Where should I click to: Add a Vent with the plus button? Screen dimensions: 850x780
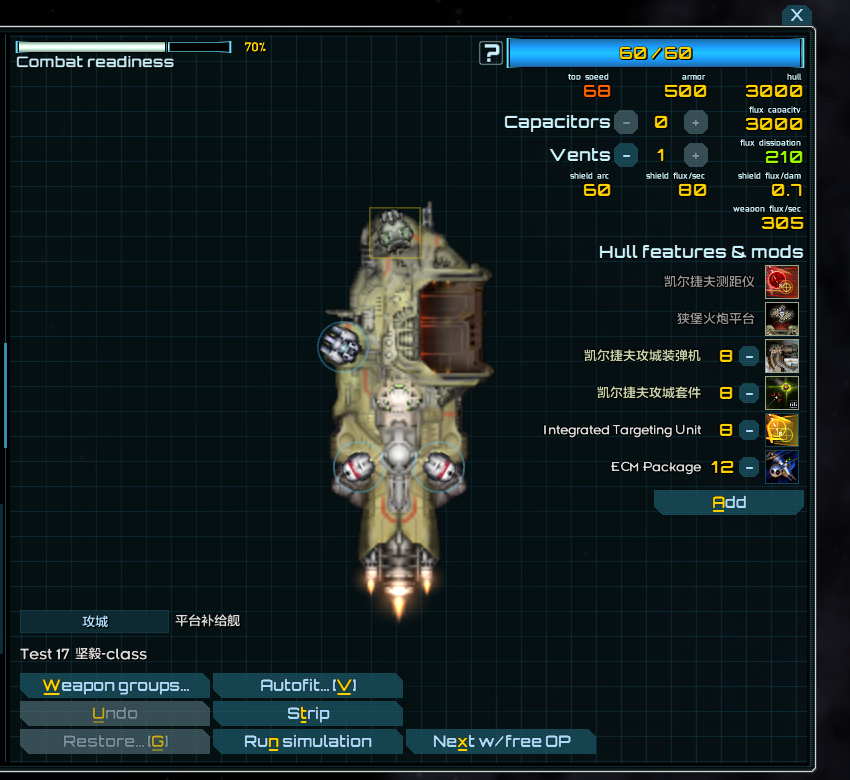point(696,155)
